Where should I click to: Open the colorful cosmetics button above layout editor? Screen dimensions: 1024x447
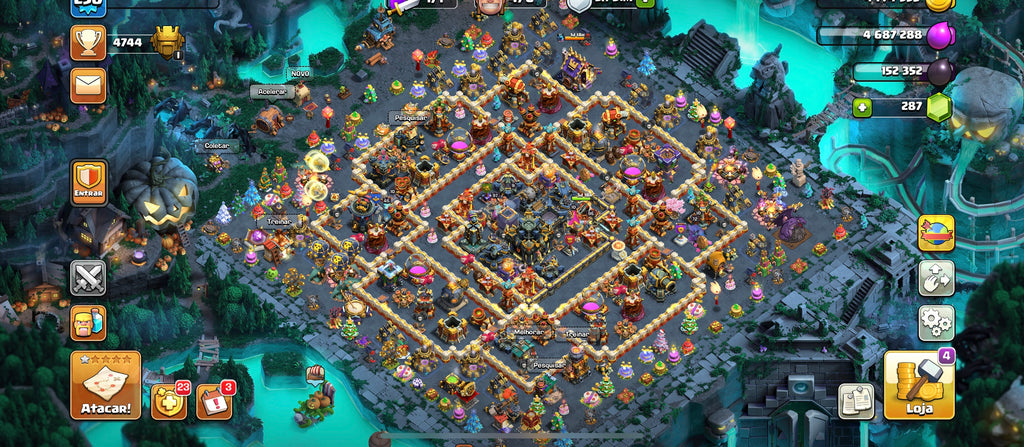click(x=936, y=233)
